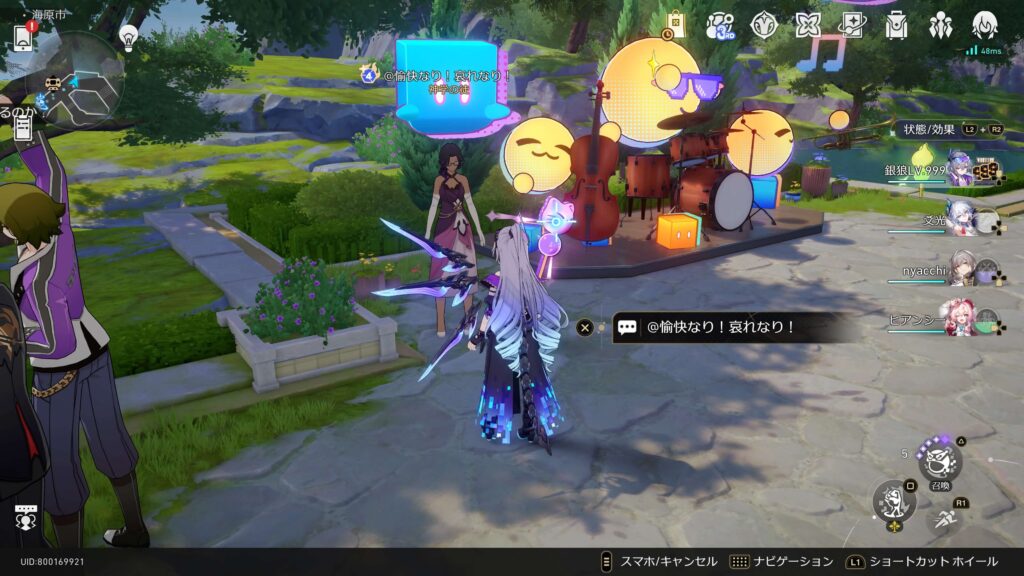Click the lightbulb hint icon

(x=128, y=37)
